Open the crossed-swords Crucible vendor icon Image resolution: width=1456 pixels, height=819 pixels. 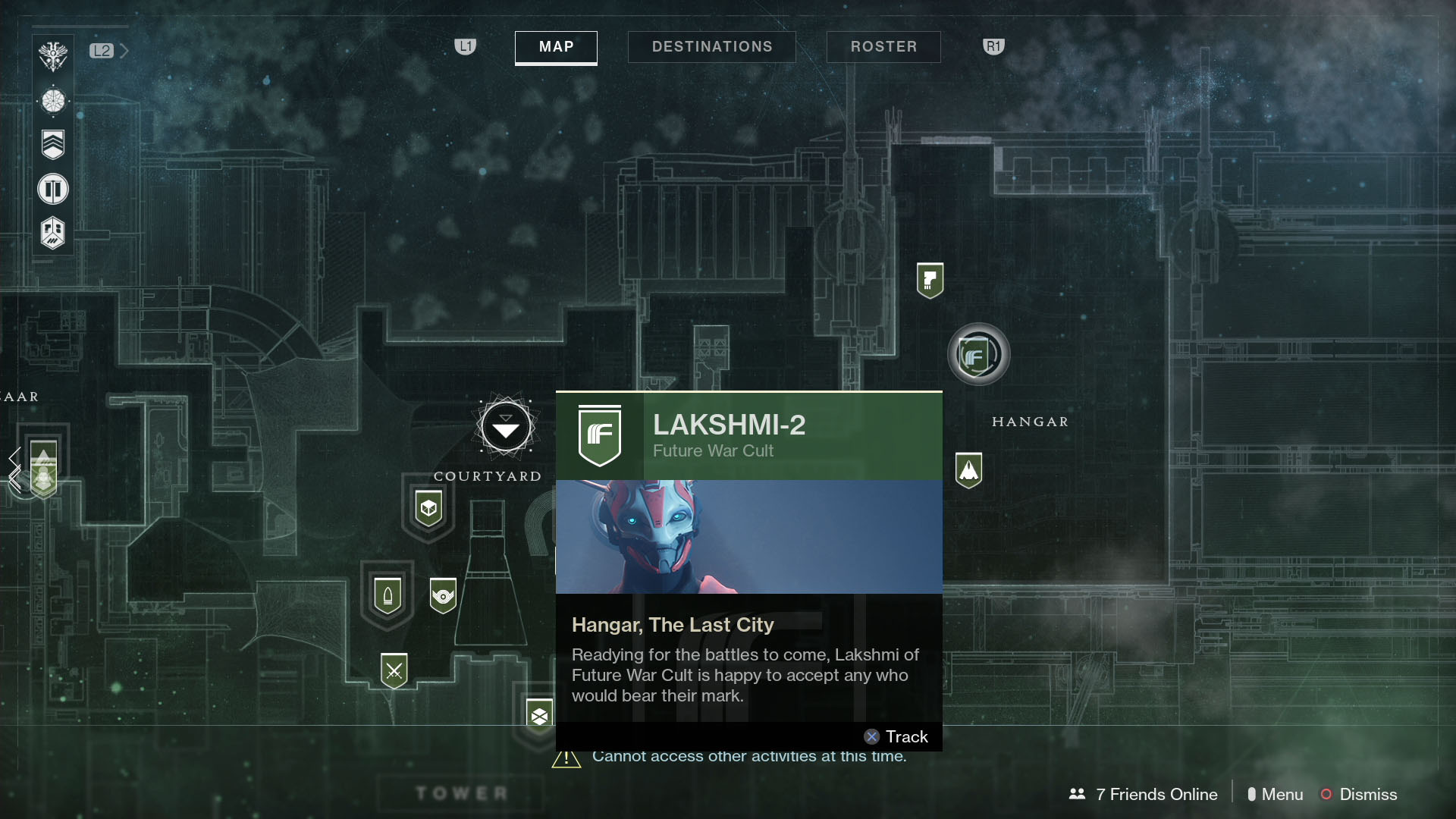click(394, 670)
